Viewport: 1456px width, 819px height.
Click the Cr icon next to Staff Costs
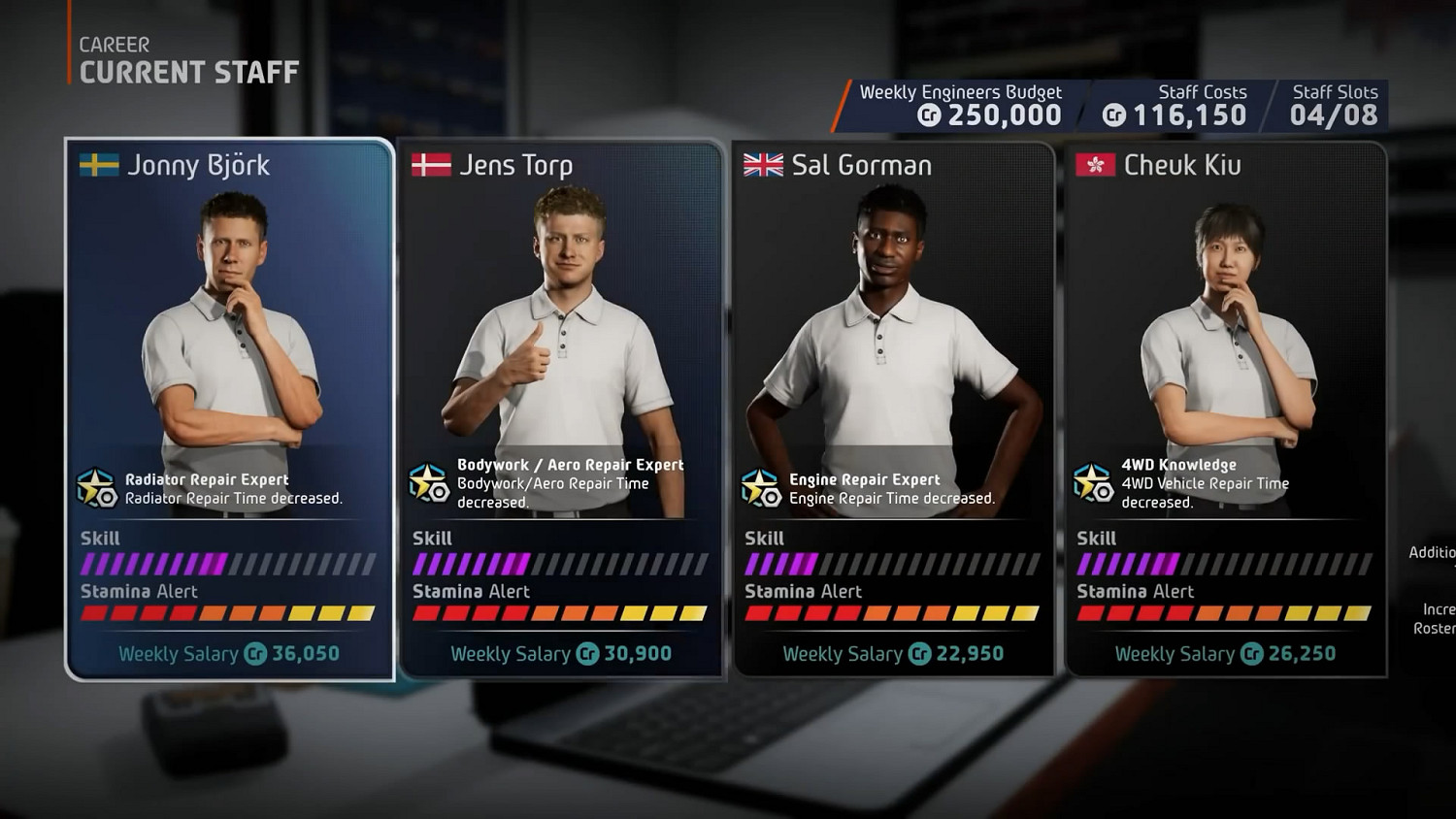(1112, 115)
